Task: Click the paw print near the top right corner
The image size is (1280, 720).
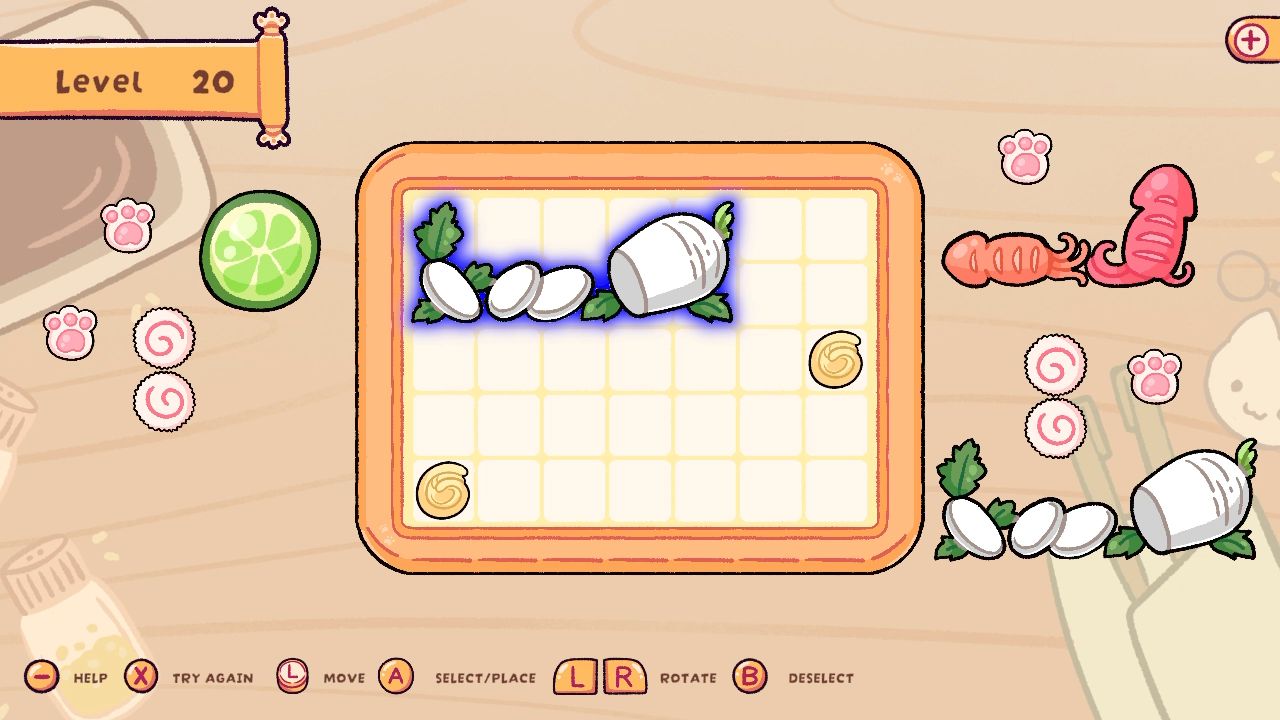Action: pyautogui.click(x=1025, y=158)
